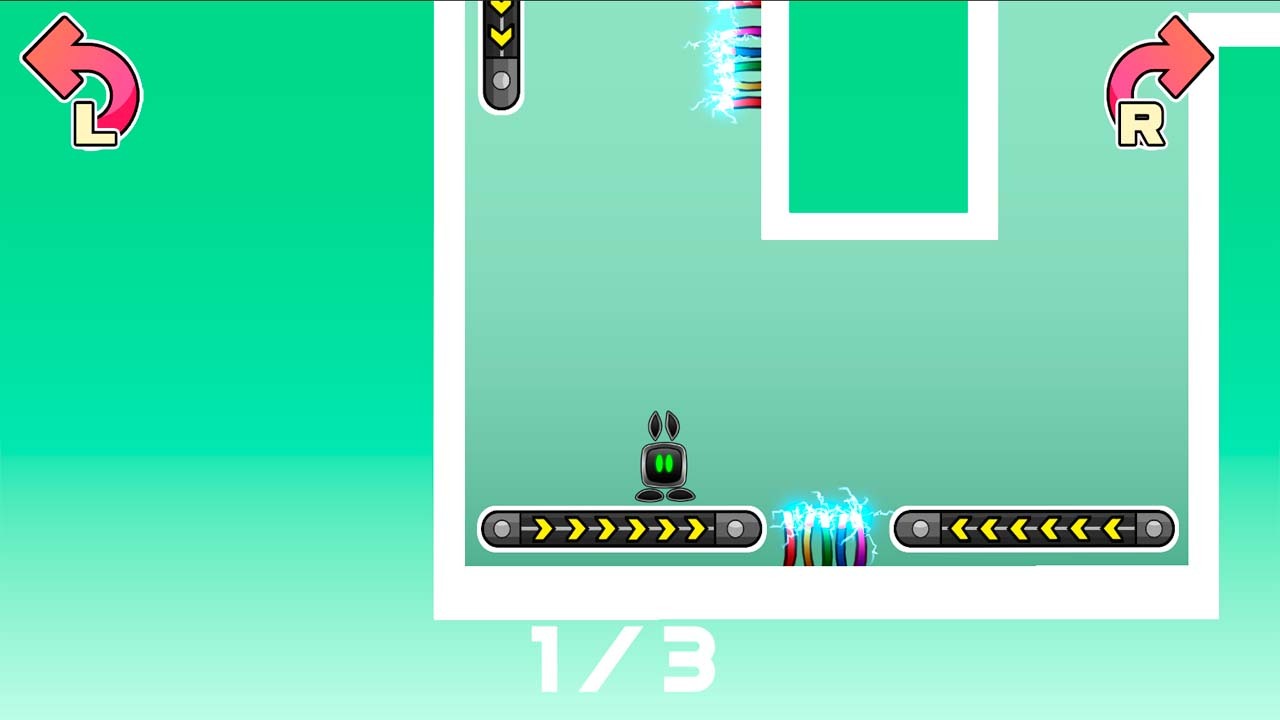Click the yellow L letter label

[x=95, y=122]
